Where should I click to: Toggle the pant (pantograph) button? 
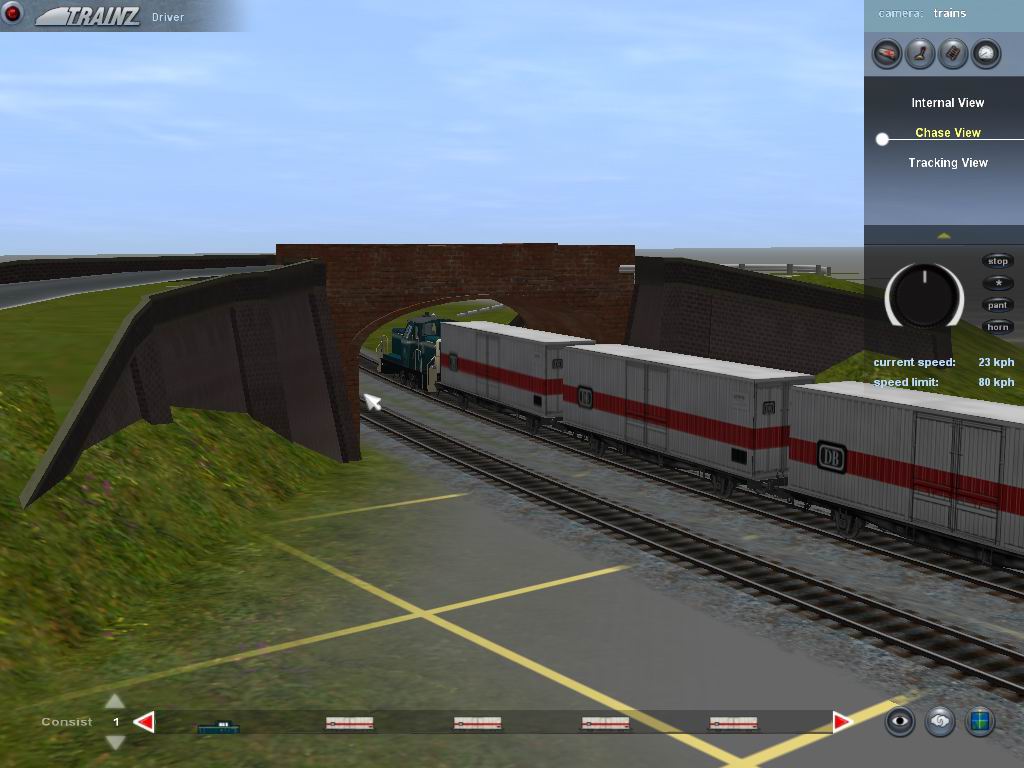pos(998,305)
